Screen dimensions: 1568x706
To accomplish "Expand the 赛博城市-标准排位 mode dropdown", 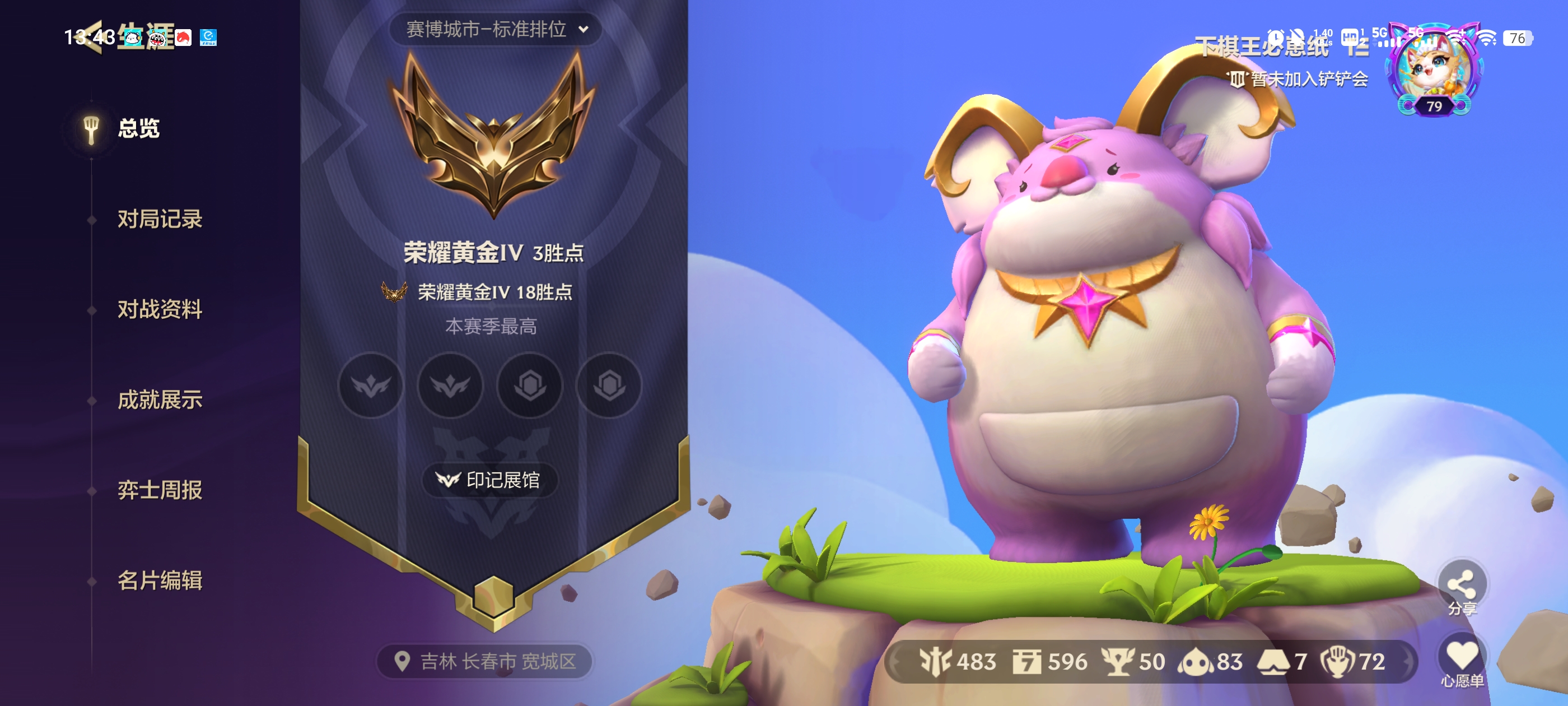I will [496, 29].
